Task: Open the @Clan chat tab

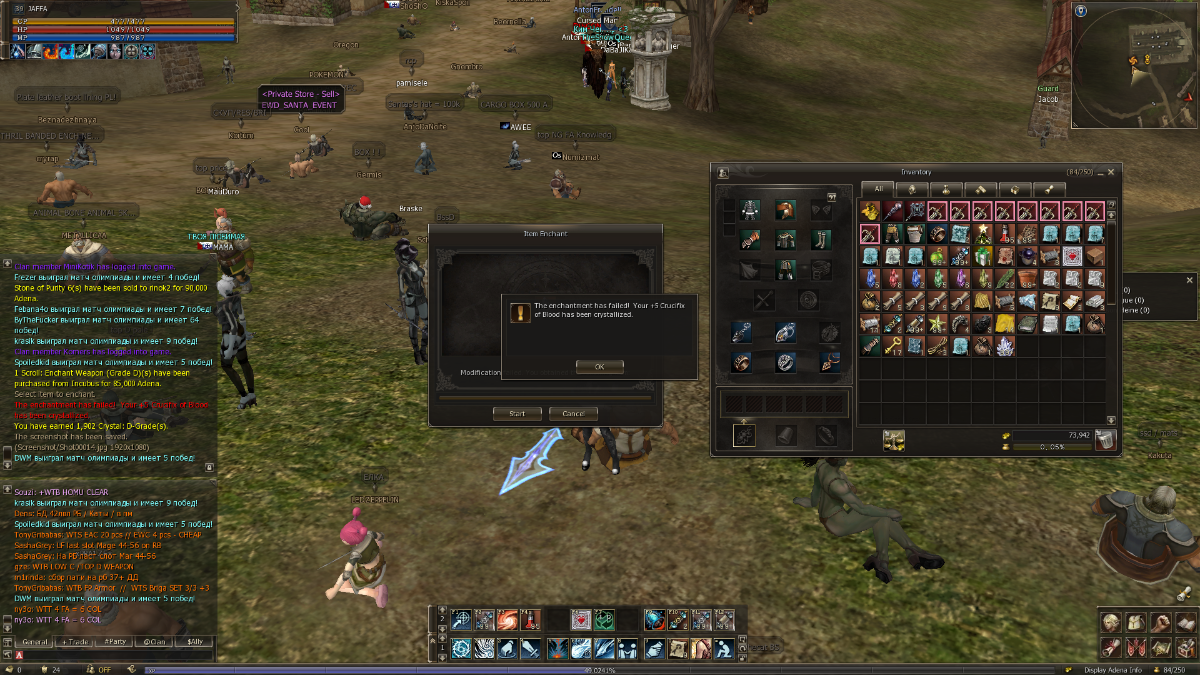Action: click(x=154, y=641)
